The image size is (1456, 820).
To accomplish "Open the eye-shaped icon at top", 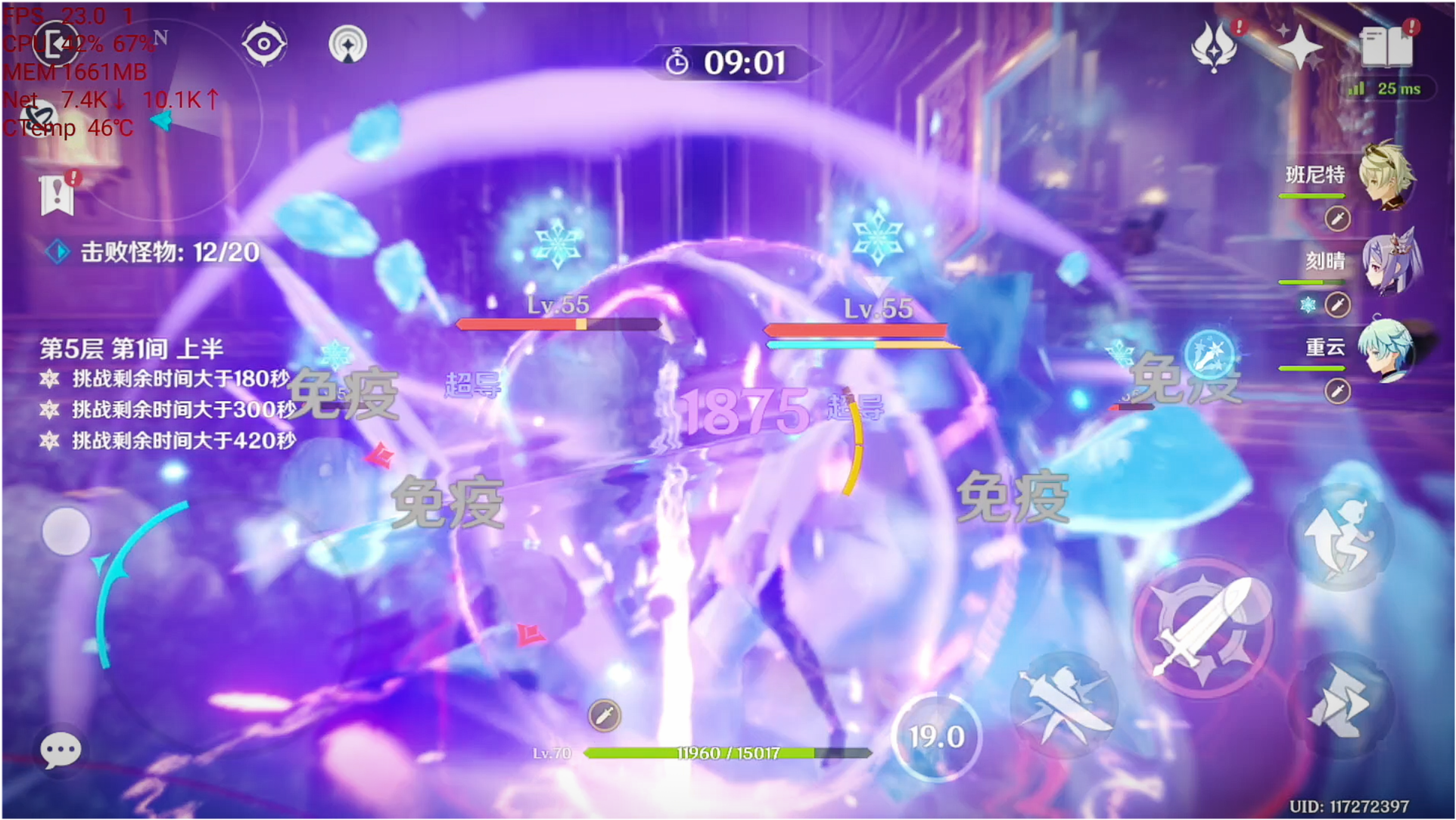I will 263,44.
